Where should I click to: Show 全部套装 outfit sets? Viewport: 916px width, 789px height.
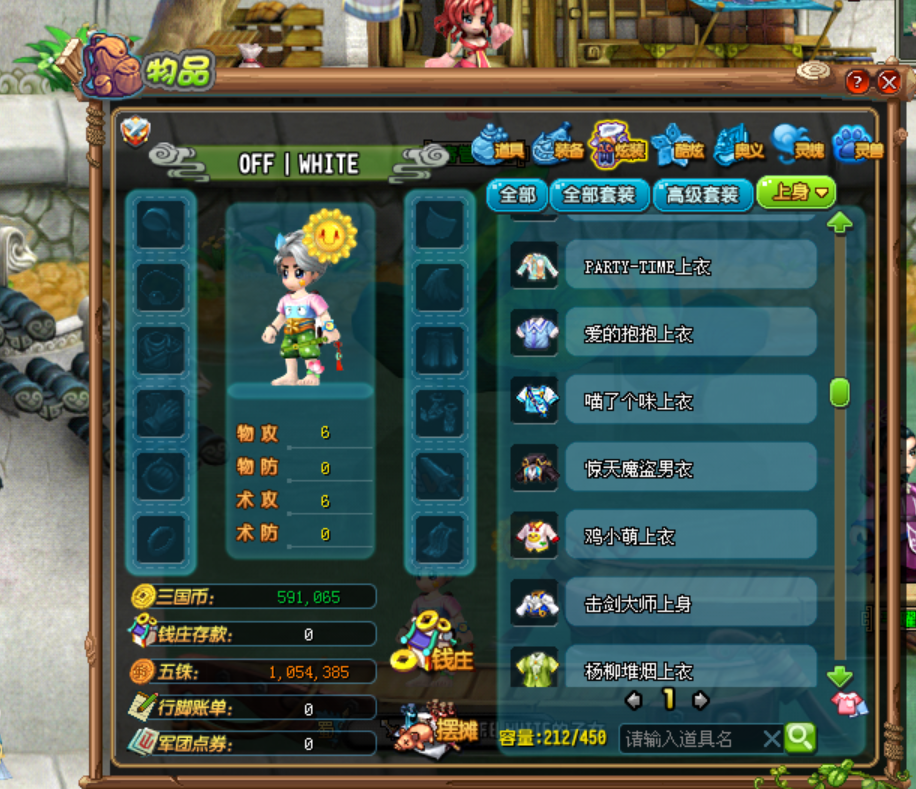pyautogui.click(x=599, y=195)
